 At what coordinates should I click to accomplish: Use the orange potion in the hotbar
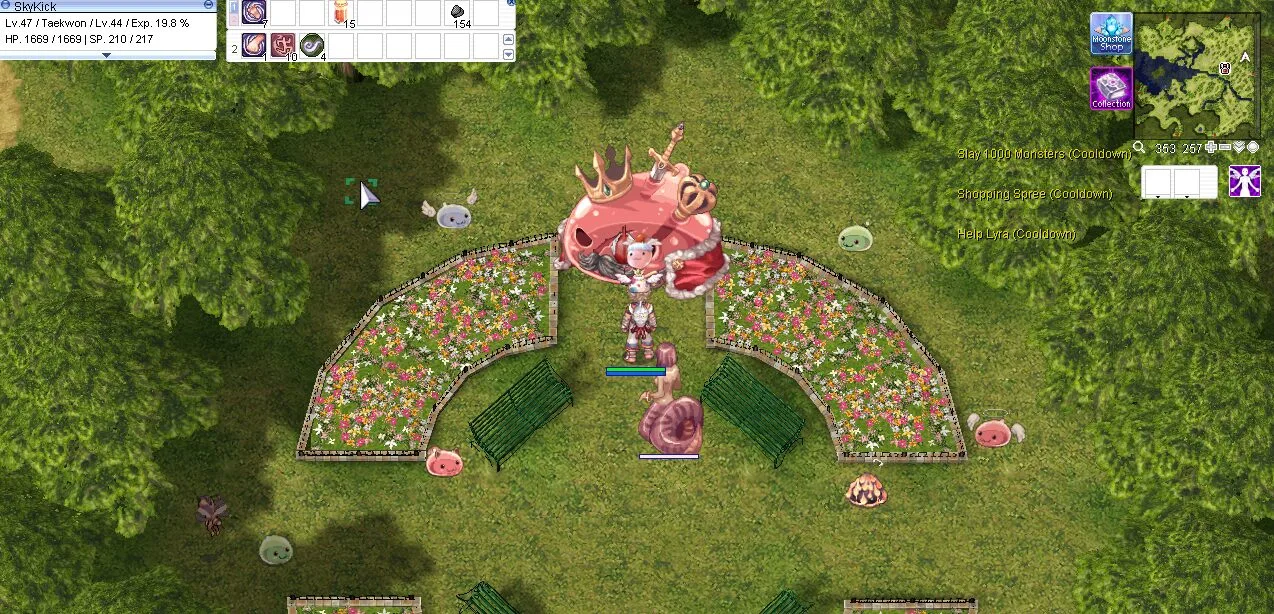pyautogui.click(x=341, y=13)
